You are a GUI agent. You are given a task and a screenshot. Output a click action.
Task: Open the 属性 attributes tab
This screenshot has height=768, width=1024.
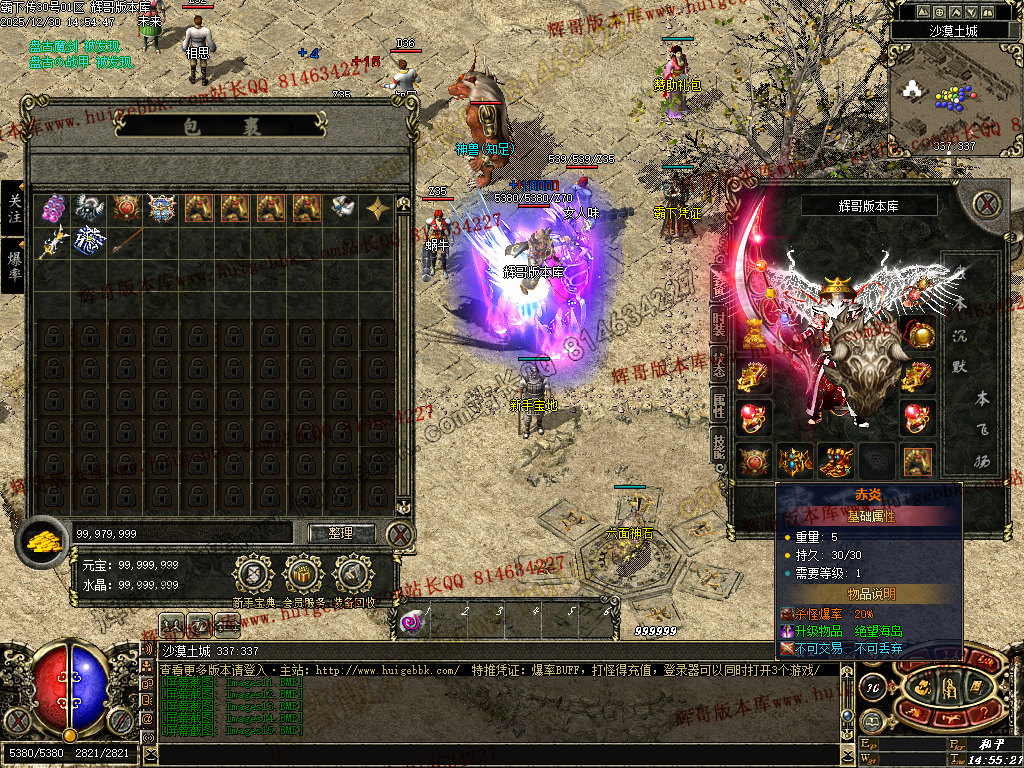coord(718,405)
